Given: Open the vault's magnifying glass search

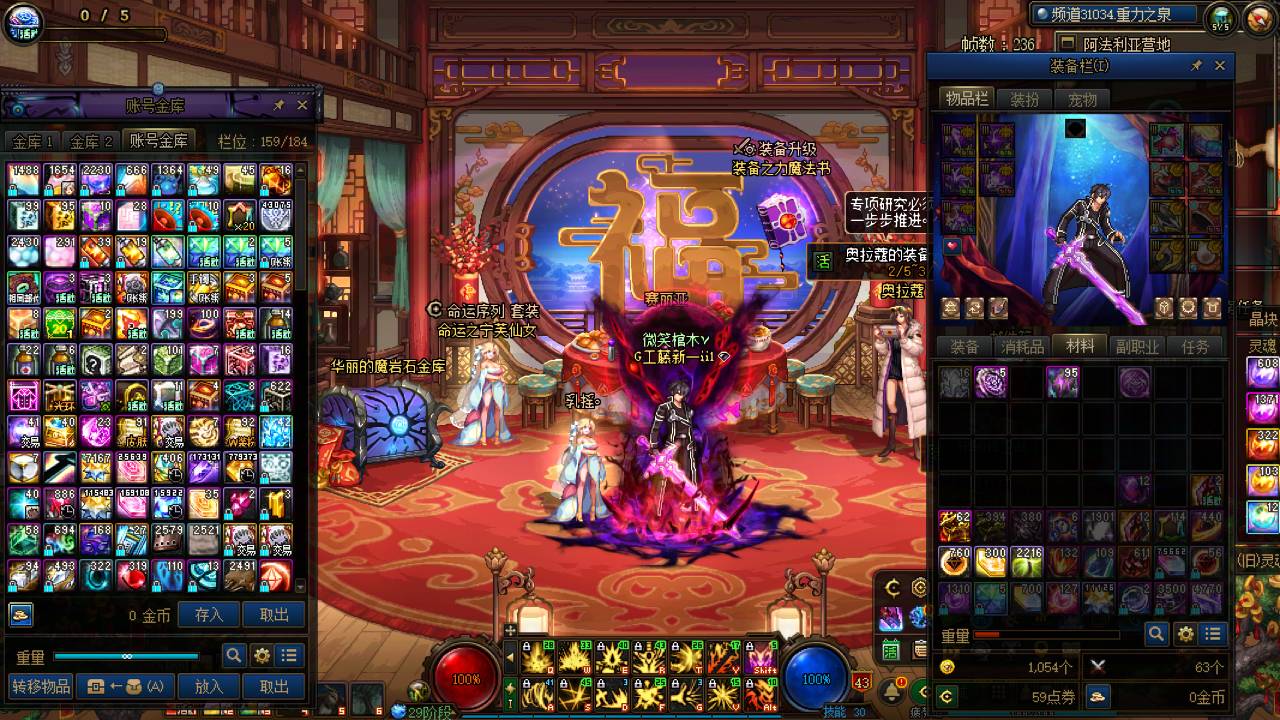Looking at the screenshot, I should 234,656.
